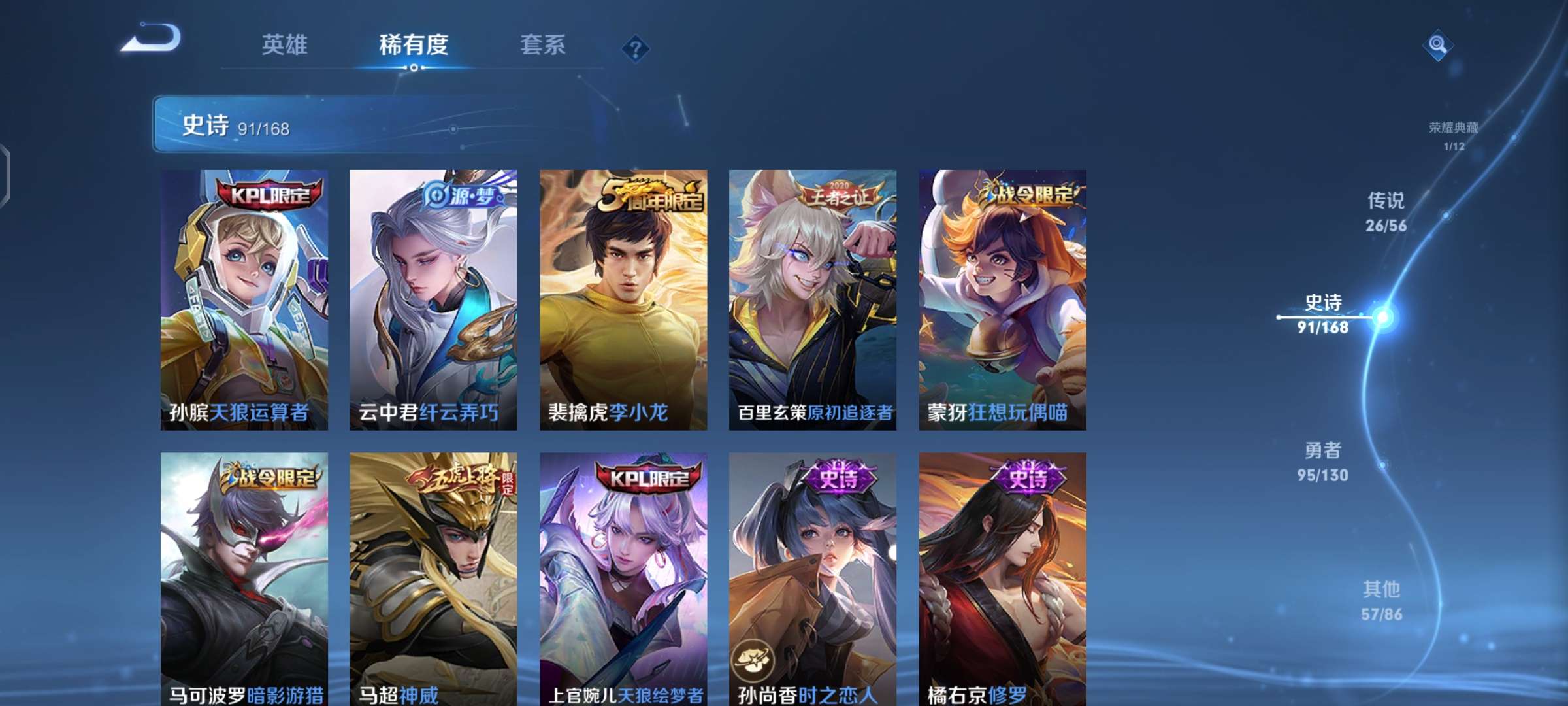Switch to the 英雄 tab
The height and width of the screenshot is (706, 1568).
pos(285,46)
